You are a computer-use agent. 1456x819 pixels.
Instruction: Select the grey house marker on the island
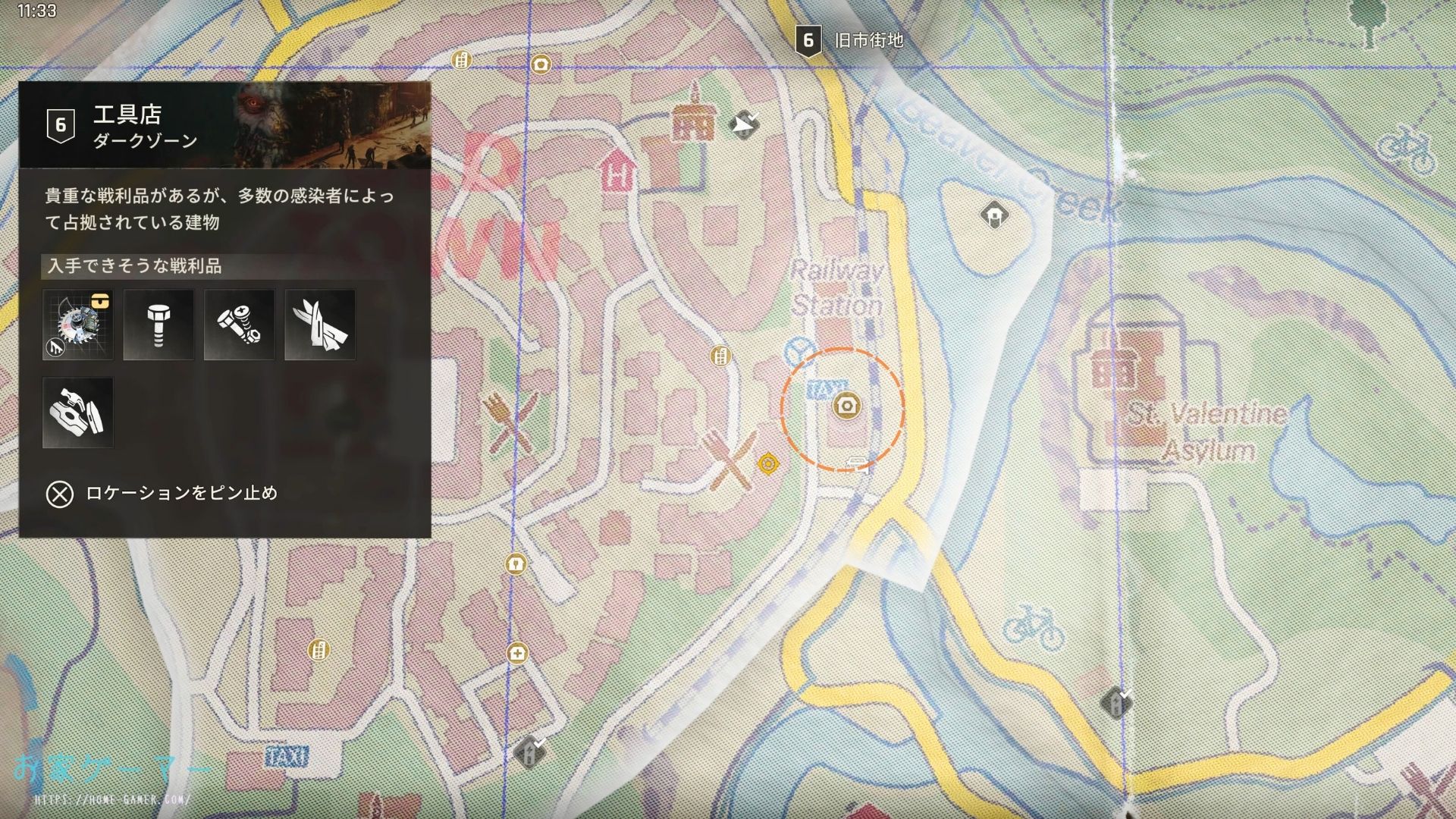click(993, 215)
